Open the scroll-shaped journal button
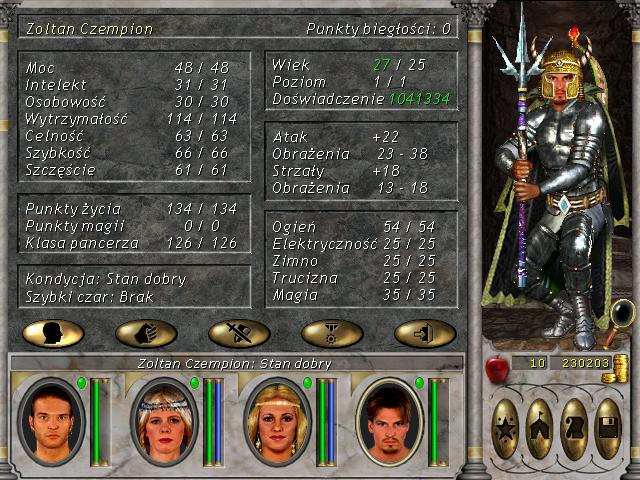Image resolution: width=640 pixels, height=480 pixels. pyautogui.click(x=574, y=428)
